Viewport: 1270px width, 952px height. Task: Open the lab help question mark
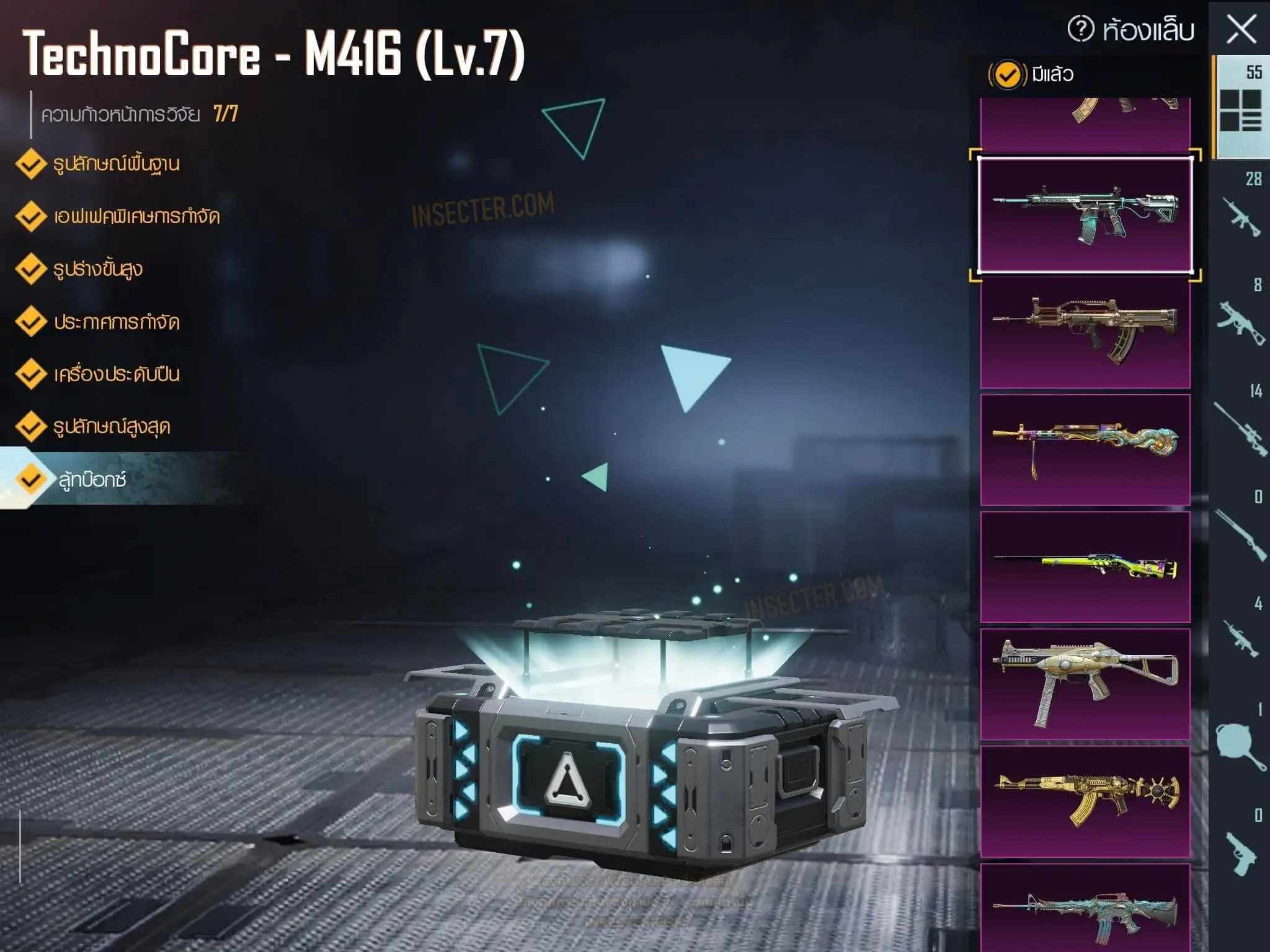coord(1080,29)
